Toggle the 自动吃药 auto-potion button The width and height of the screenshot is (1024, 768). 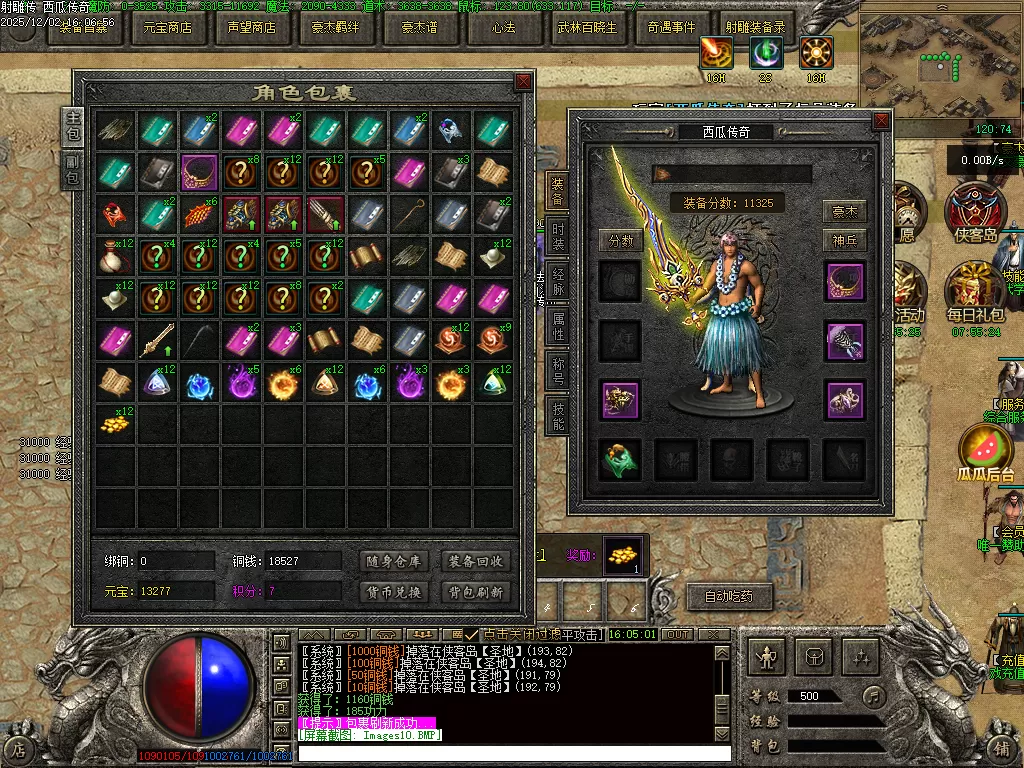point(729,597)
